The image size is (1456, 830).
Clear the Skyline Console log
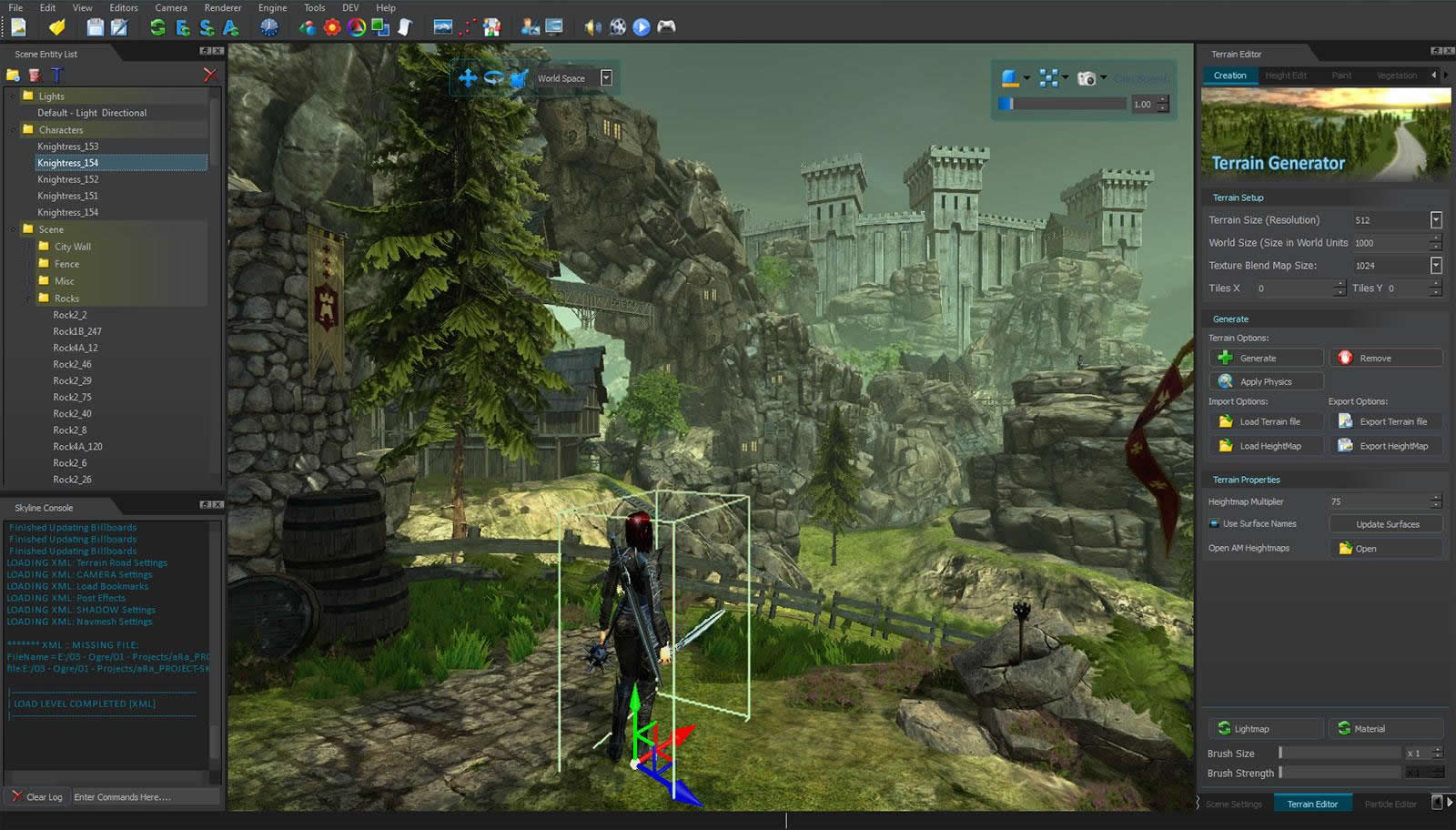click(36, 797)
